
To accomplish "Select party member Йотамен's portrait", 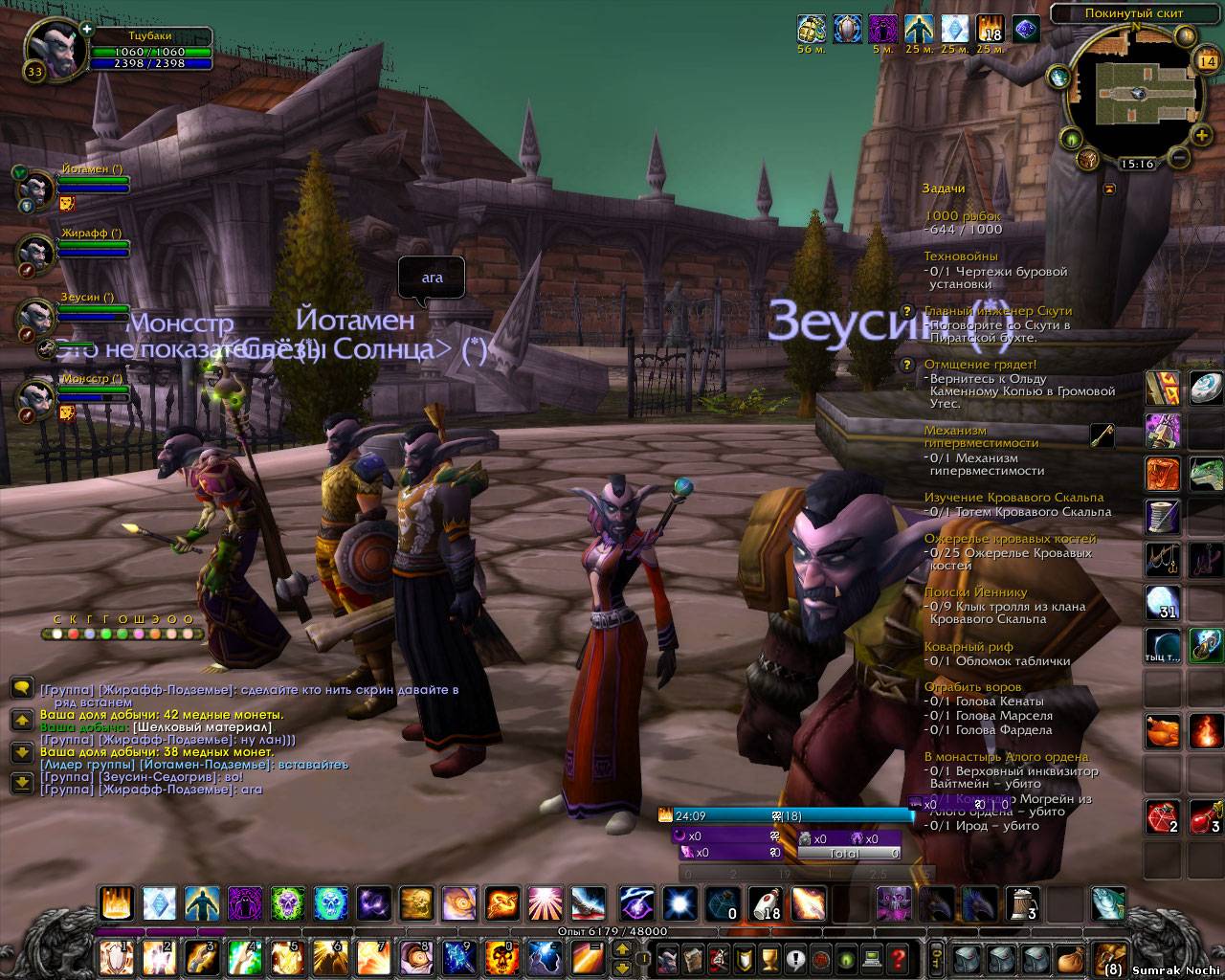I will [37, 186].
